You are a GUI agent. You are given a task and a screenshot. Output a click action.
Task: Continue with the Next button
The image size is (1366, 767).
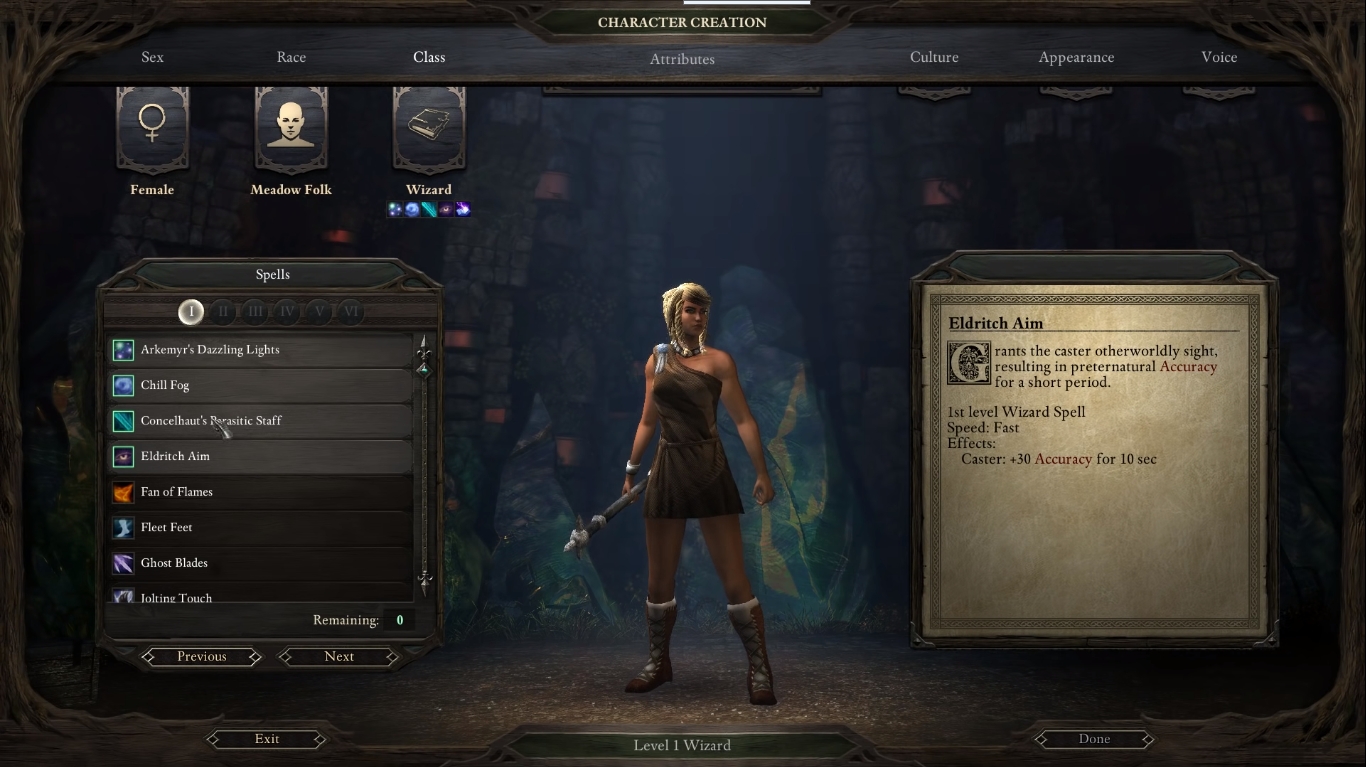[x=339, y=657]
